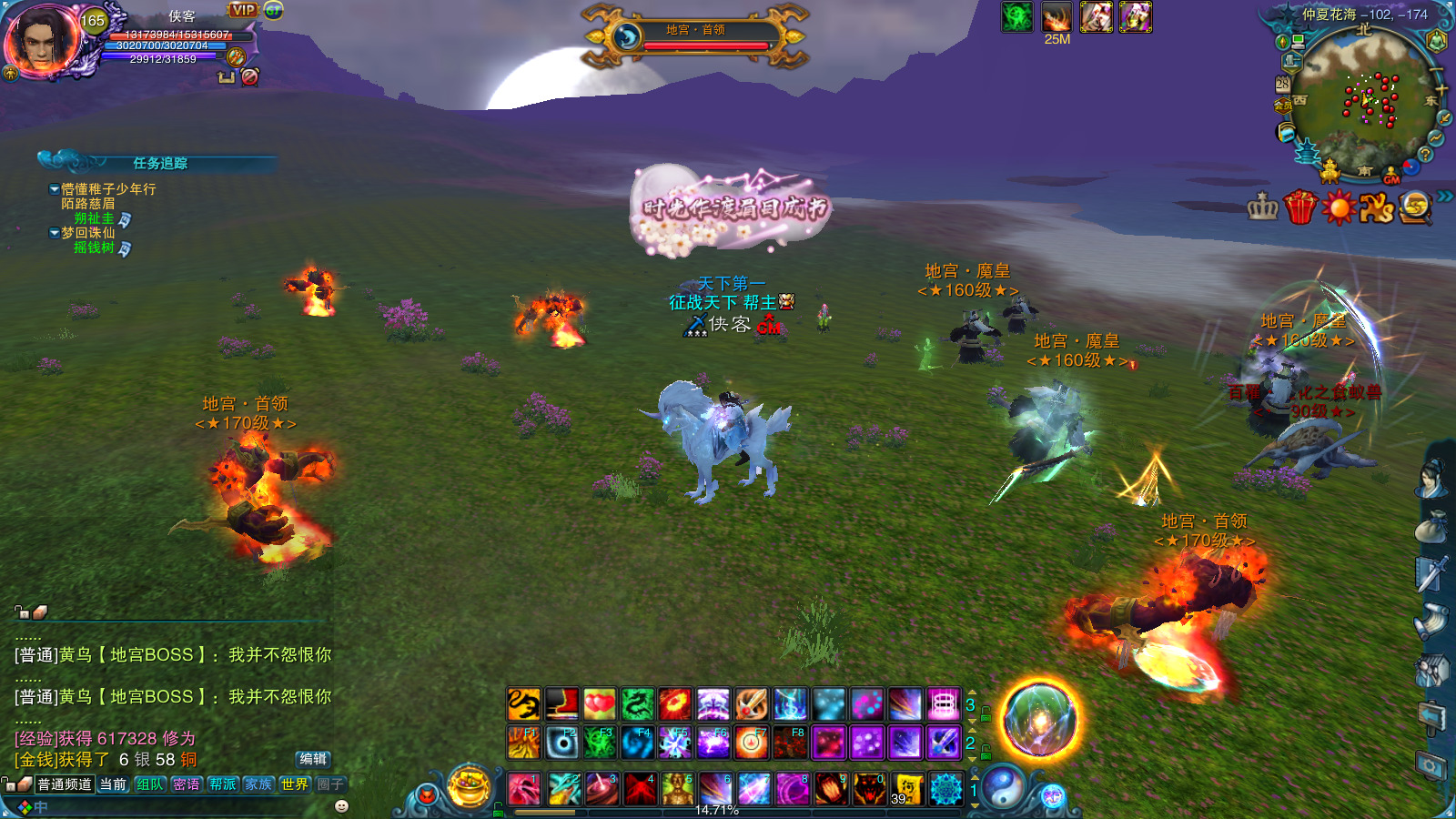
Task: Activate the red hearts skill icon
Action: click(x=599, y=704)
